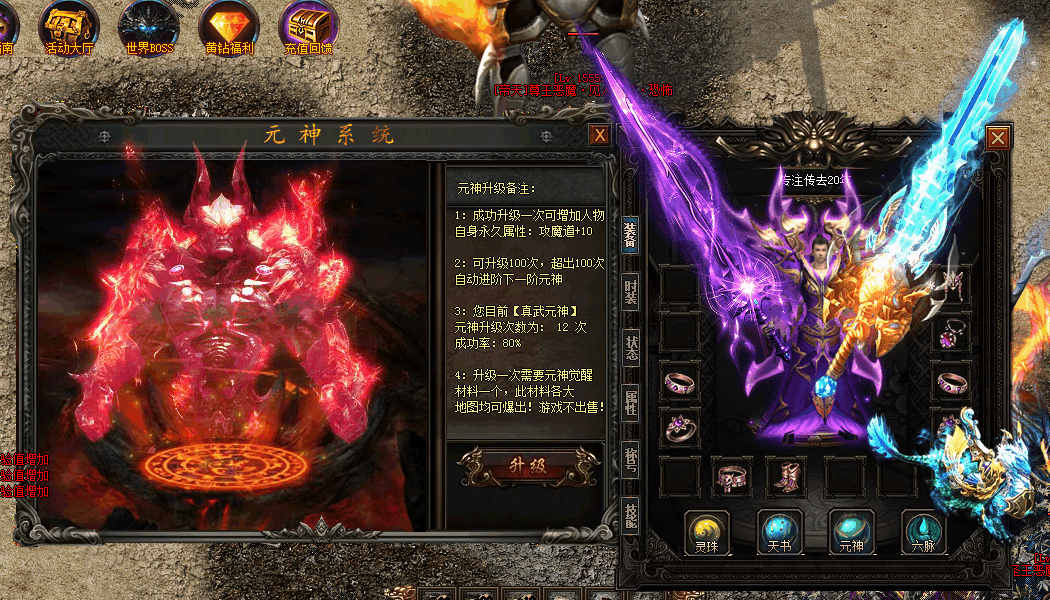
Task: Open the 灵珠 spirit orb
Action: 707,532
